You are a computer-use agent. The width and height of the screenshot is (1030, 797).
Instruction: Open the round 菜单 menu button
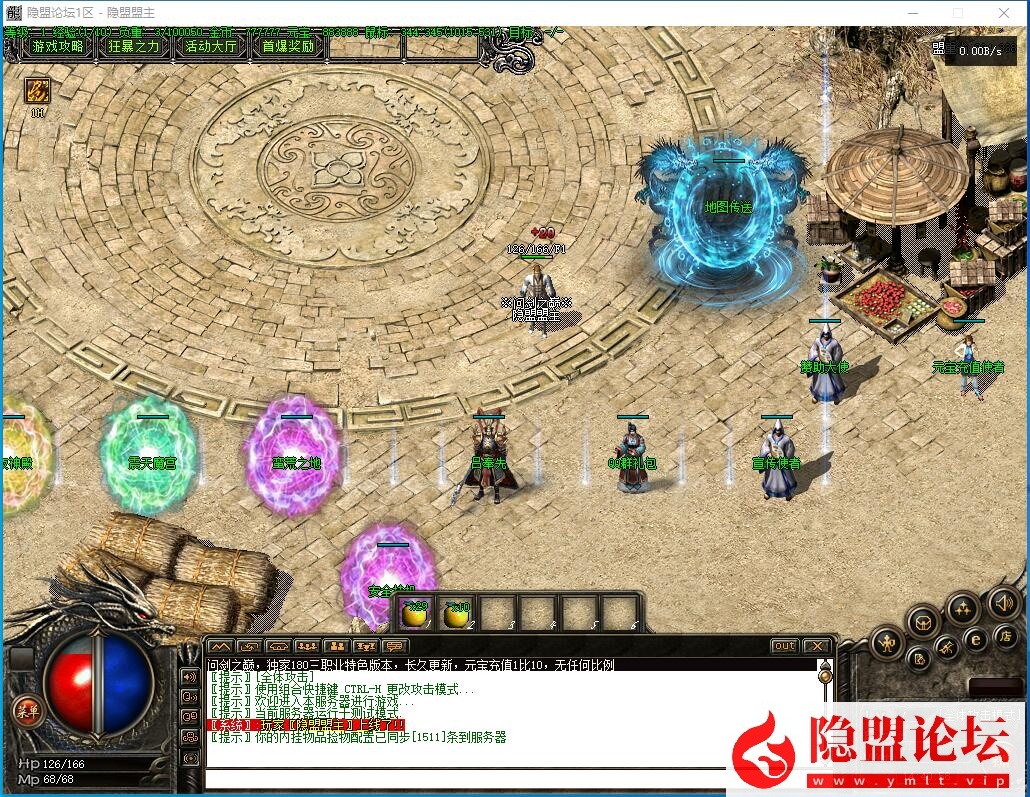click(x=26, y=710)
